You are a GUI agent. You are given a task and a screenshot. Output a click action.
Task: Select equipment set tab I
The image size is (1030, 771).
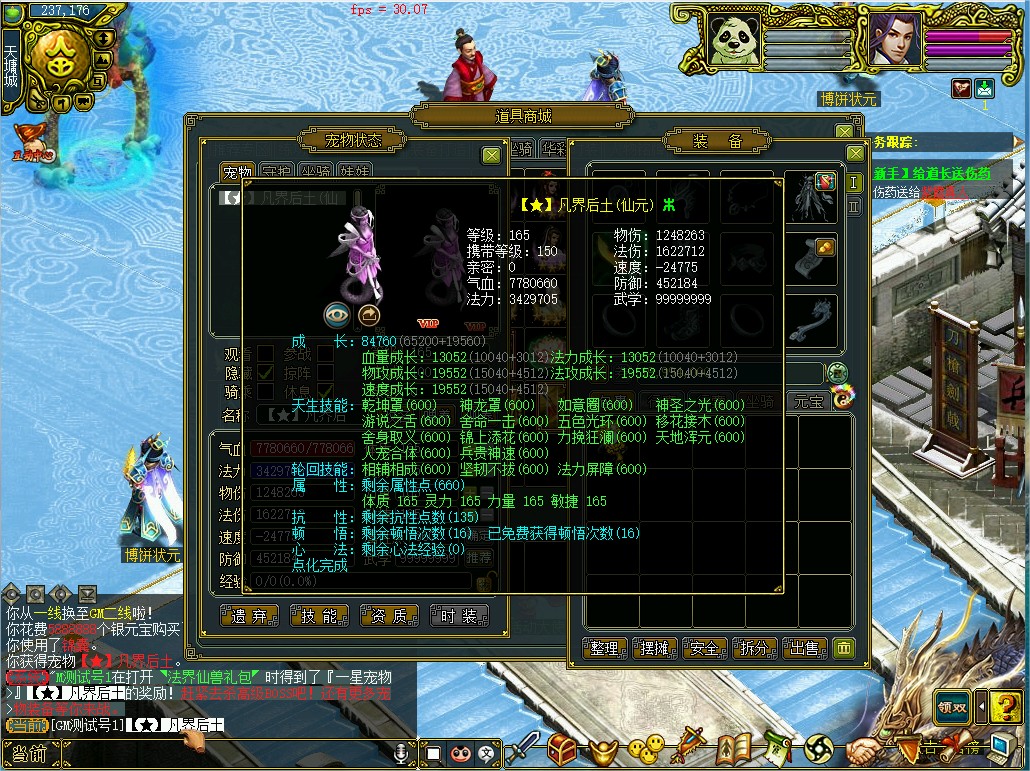point(854,183)
